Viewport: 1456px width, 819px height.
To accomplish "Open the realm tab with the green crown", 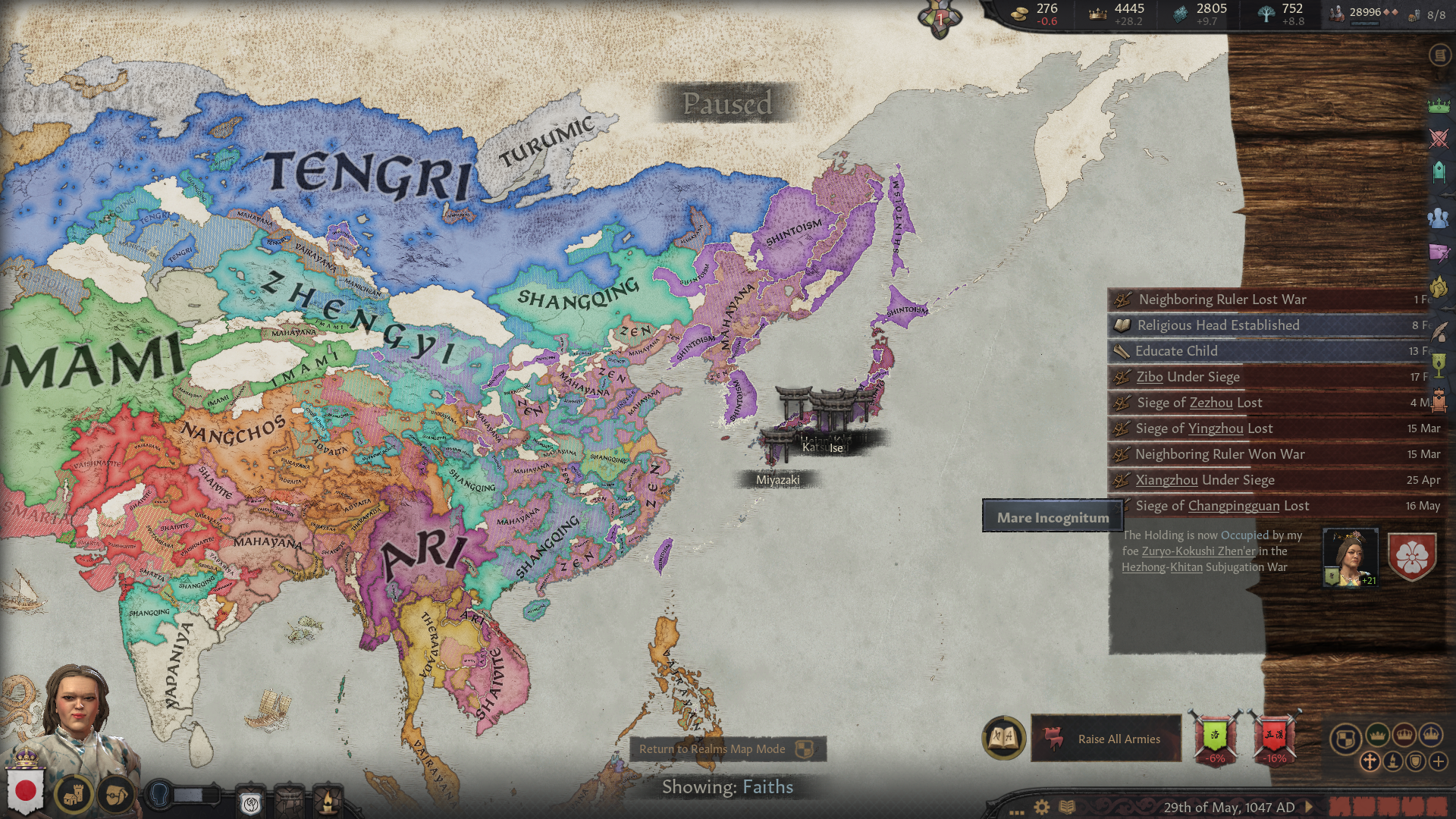I will (x=1439, y=106).
